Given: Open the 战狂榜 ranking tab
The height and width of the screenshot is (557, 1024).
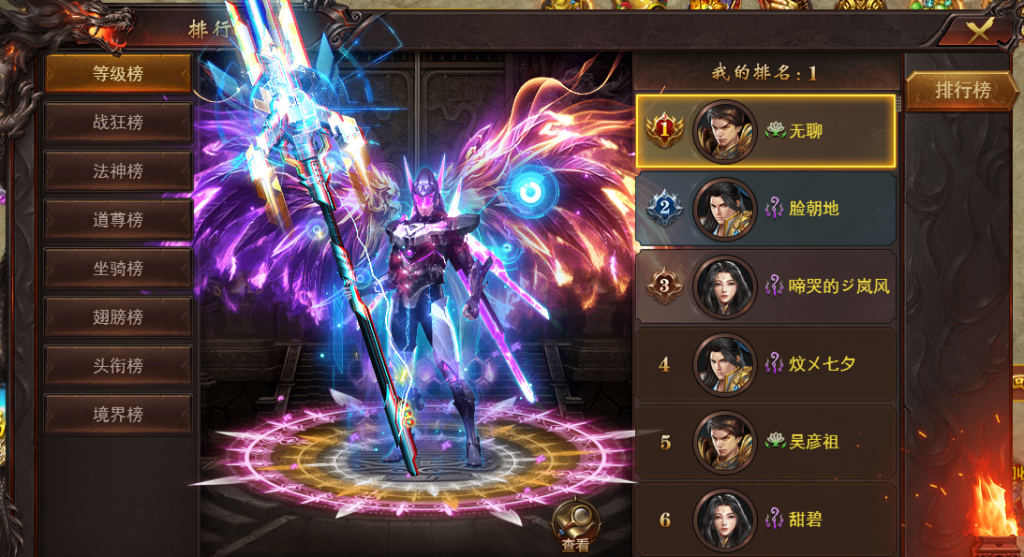Looking at the screenshot, I should point(118,122).
